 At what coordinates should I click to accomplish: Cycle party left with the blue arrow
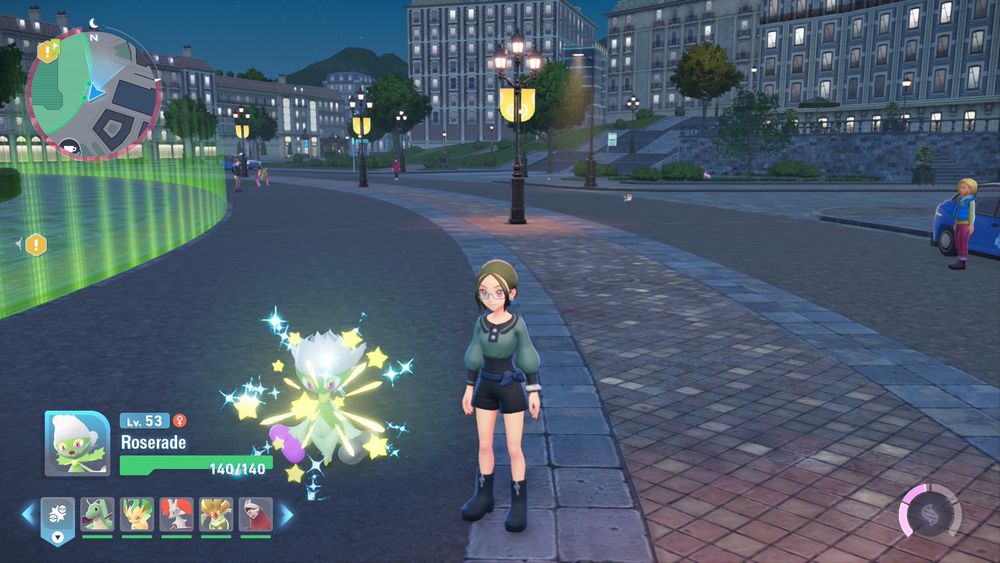(x=28, y=515)
